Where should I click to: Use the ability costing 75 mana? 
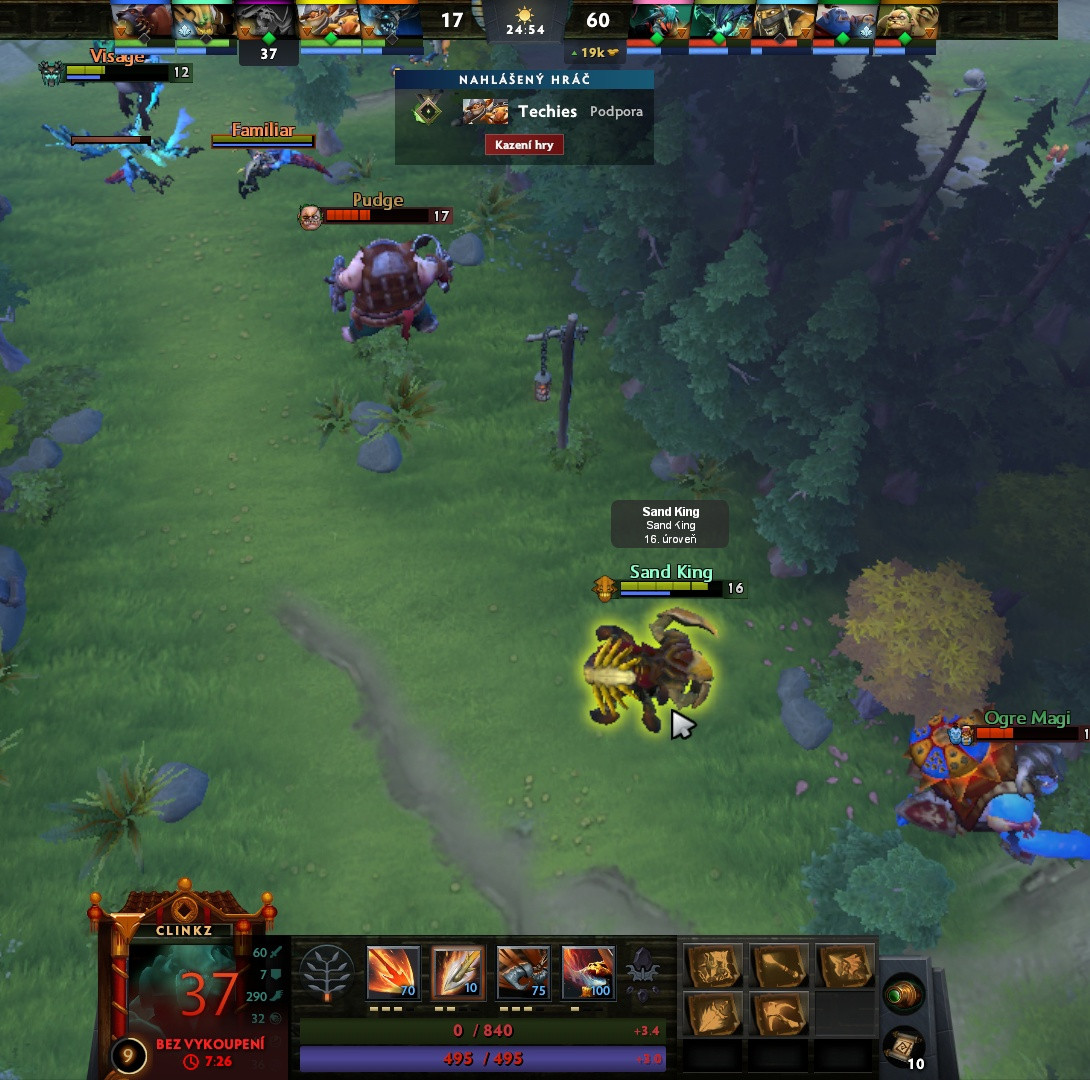click(x=523, y=972)
